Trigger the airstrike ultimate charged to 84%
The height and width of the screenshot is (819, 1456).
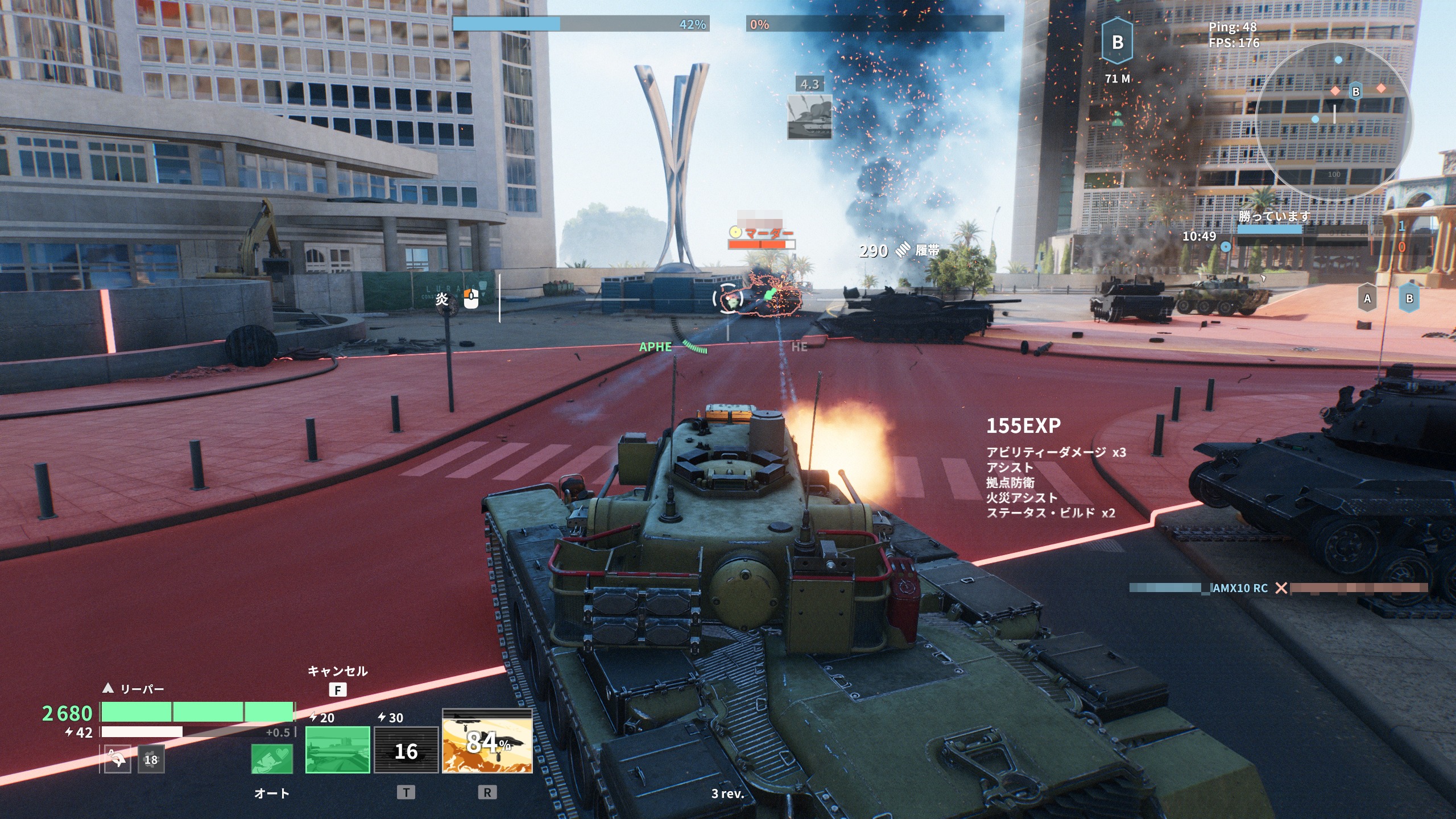(x=487, y=742)
